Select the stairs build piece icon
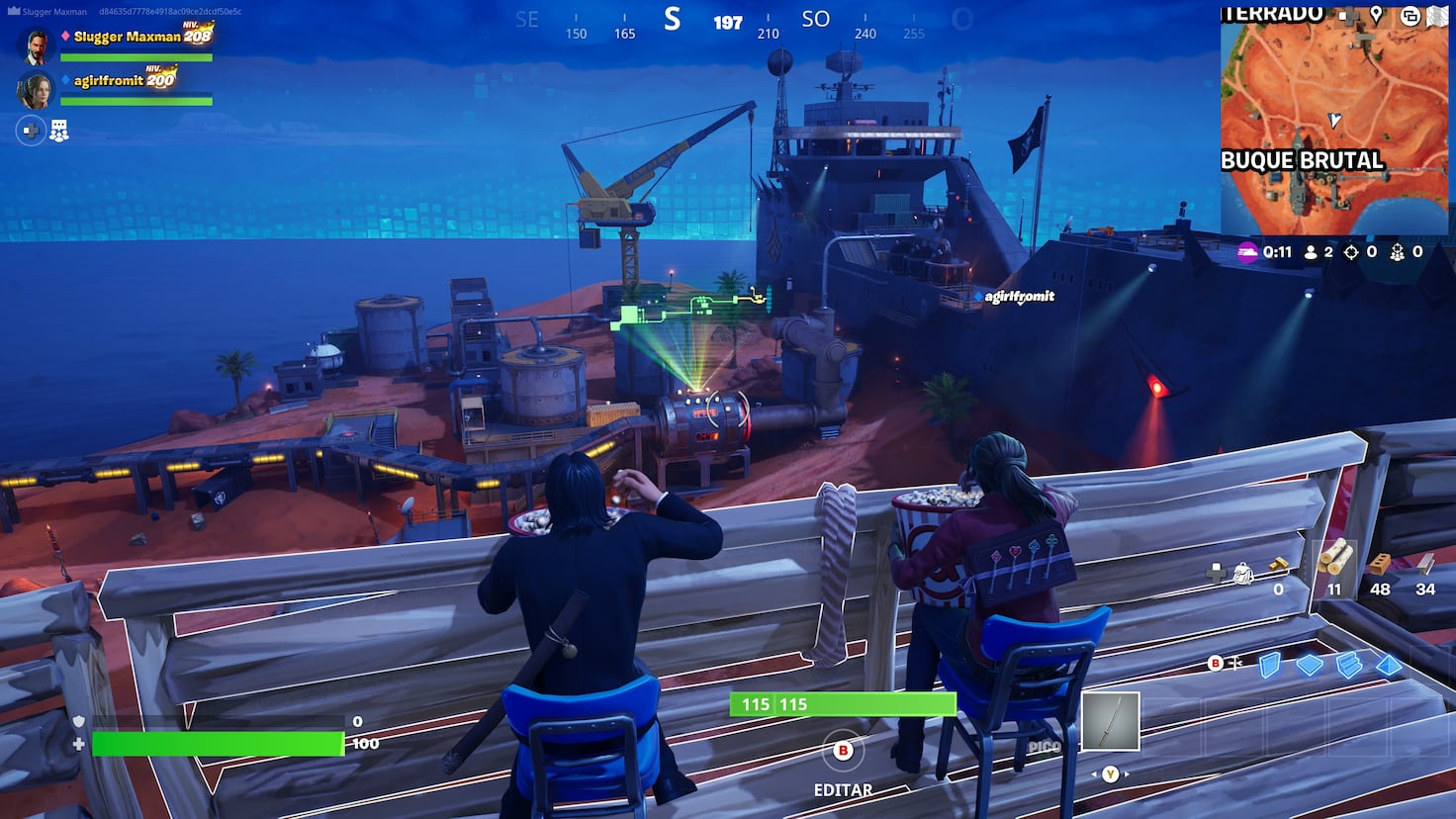This screenshot has width=1456, height=819. tap(1348, 664)
